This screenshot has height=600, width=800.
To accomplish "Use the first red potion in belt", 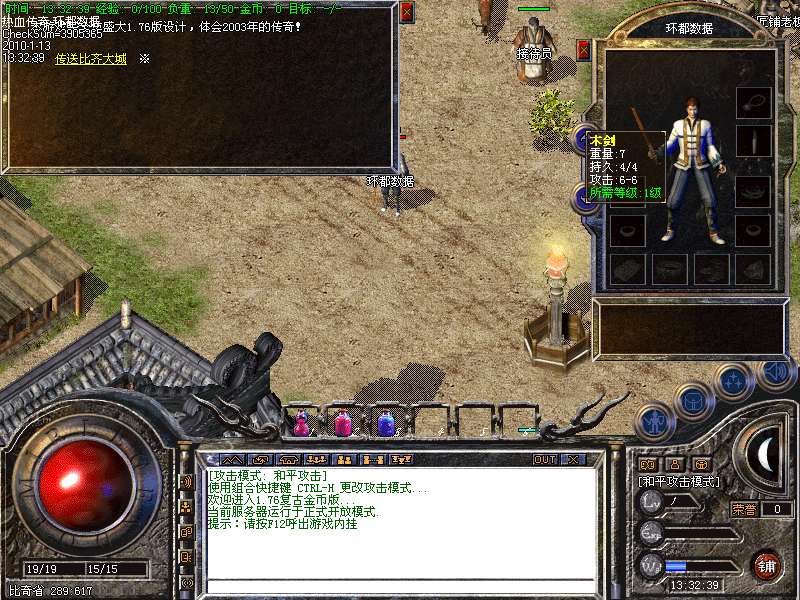I will click(301, 424).
